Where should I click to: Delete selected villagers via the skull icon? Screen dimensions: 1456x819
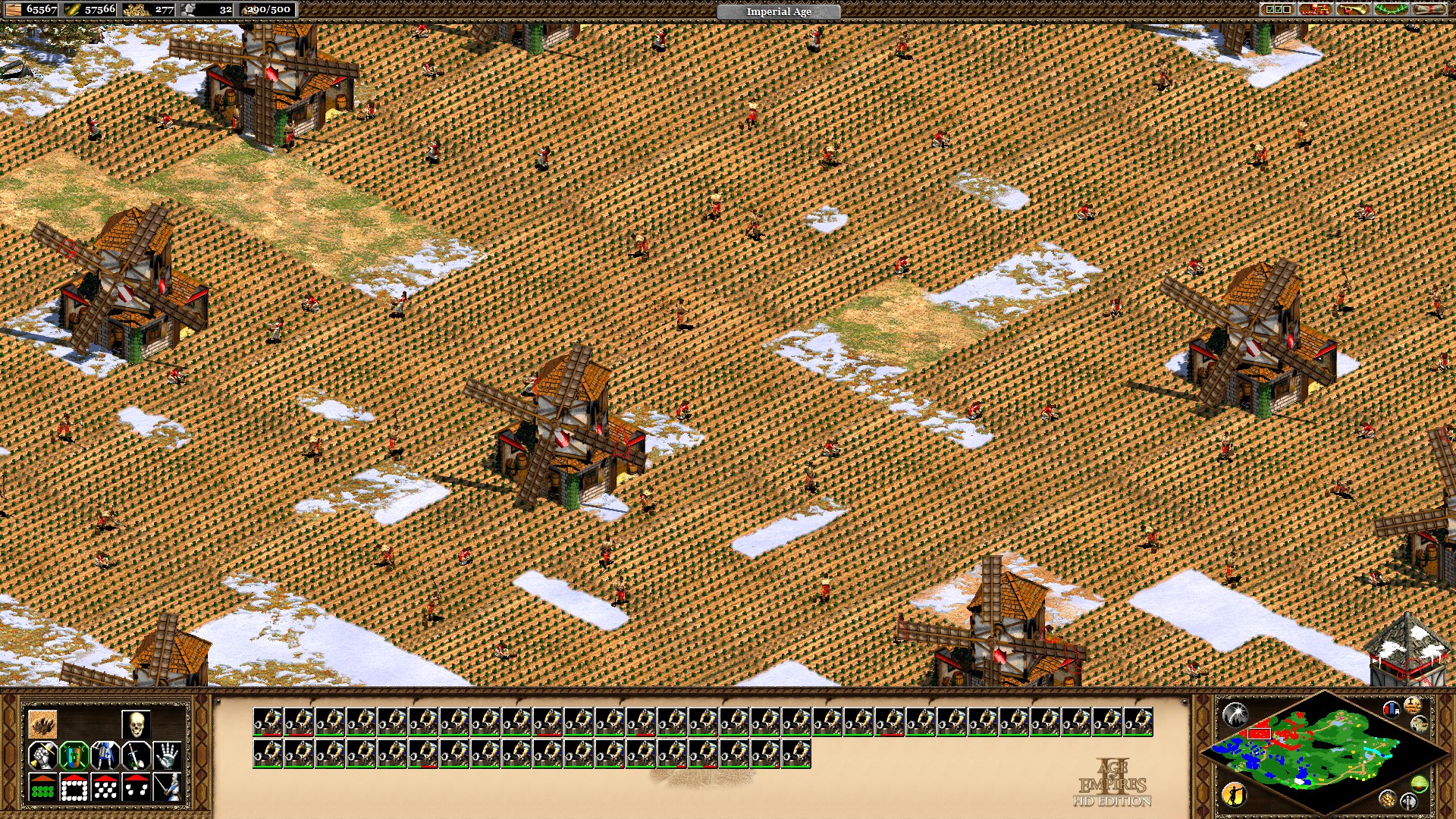tap(136, 724)
